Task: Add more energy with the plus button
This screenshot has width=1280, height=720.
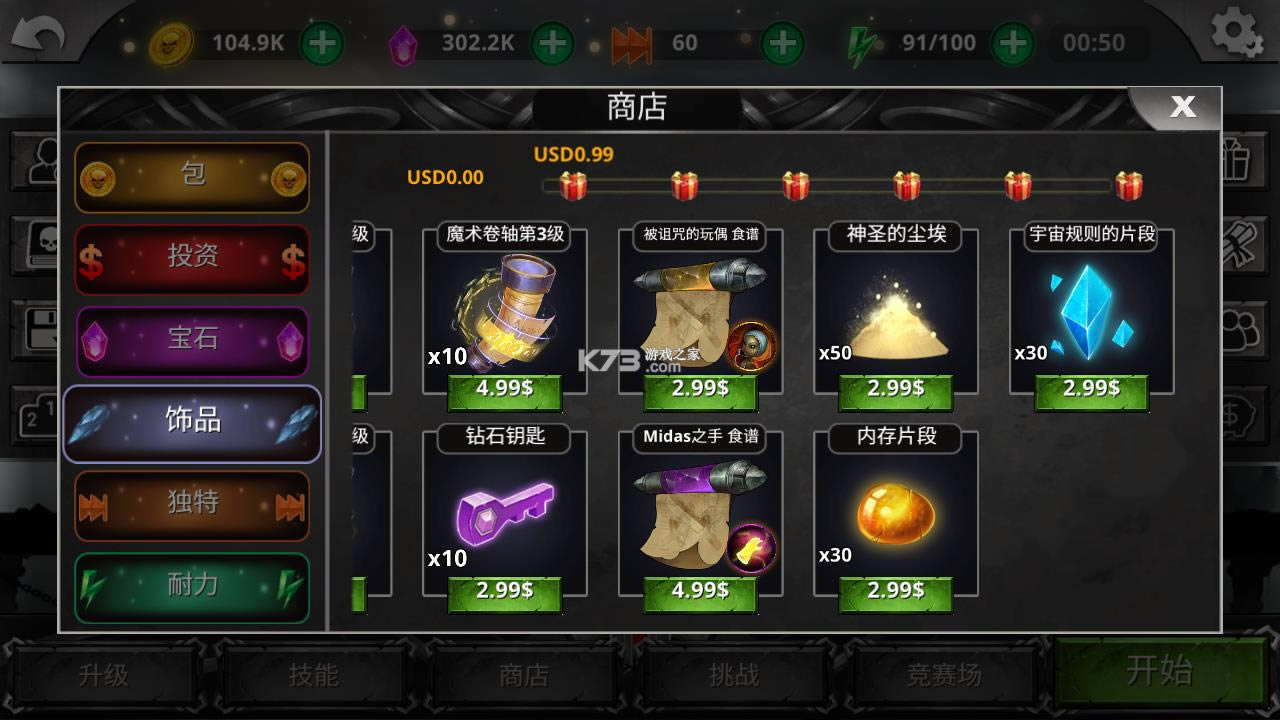Action: click(x=1013, y=43)
